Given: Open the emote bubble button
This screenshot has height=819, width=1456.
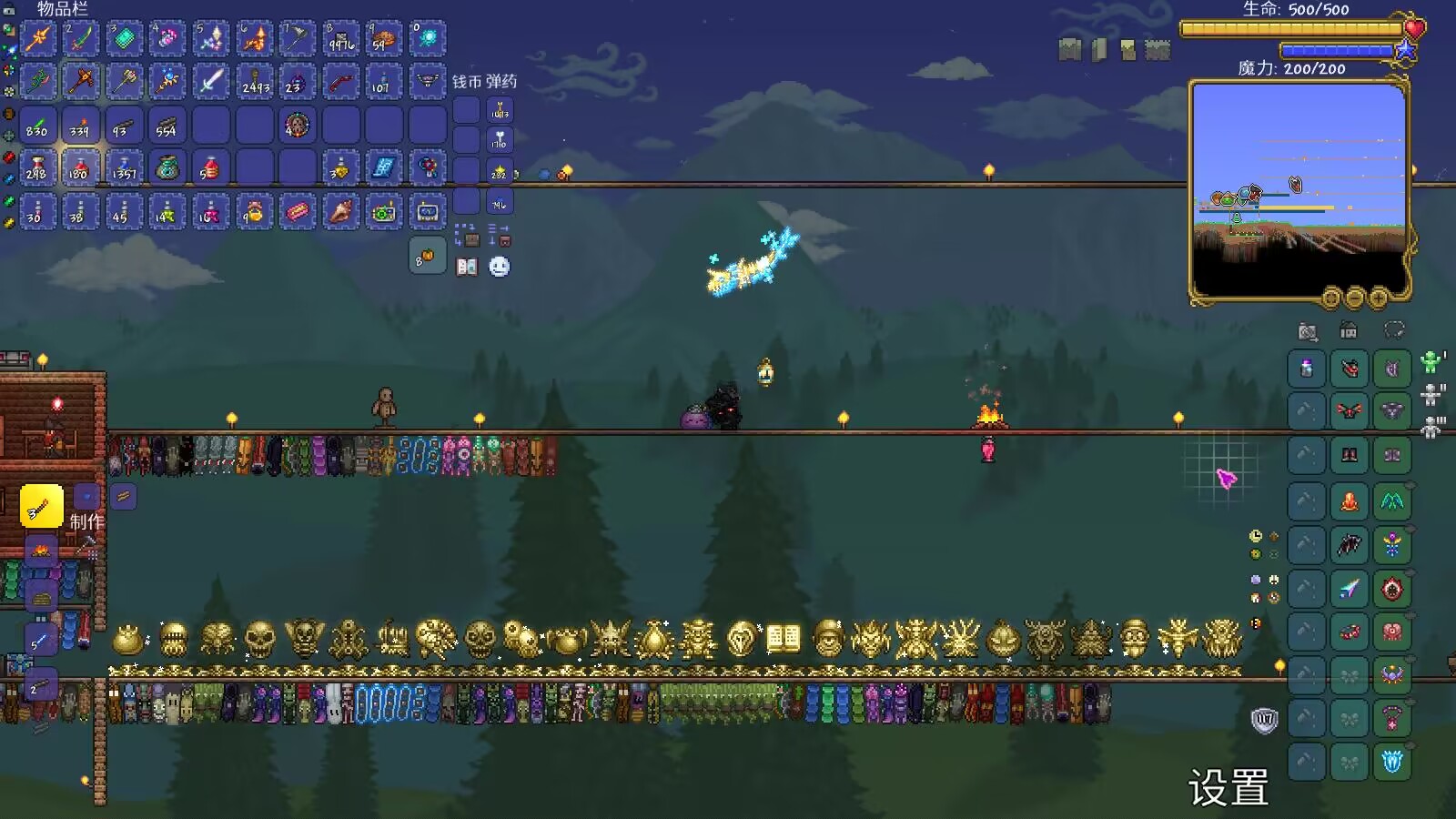Looking at the screenshot, I should click(x=500, y=267).
